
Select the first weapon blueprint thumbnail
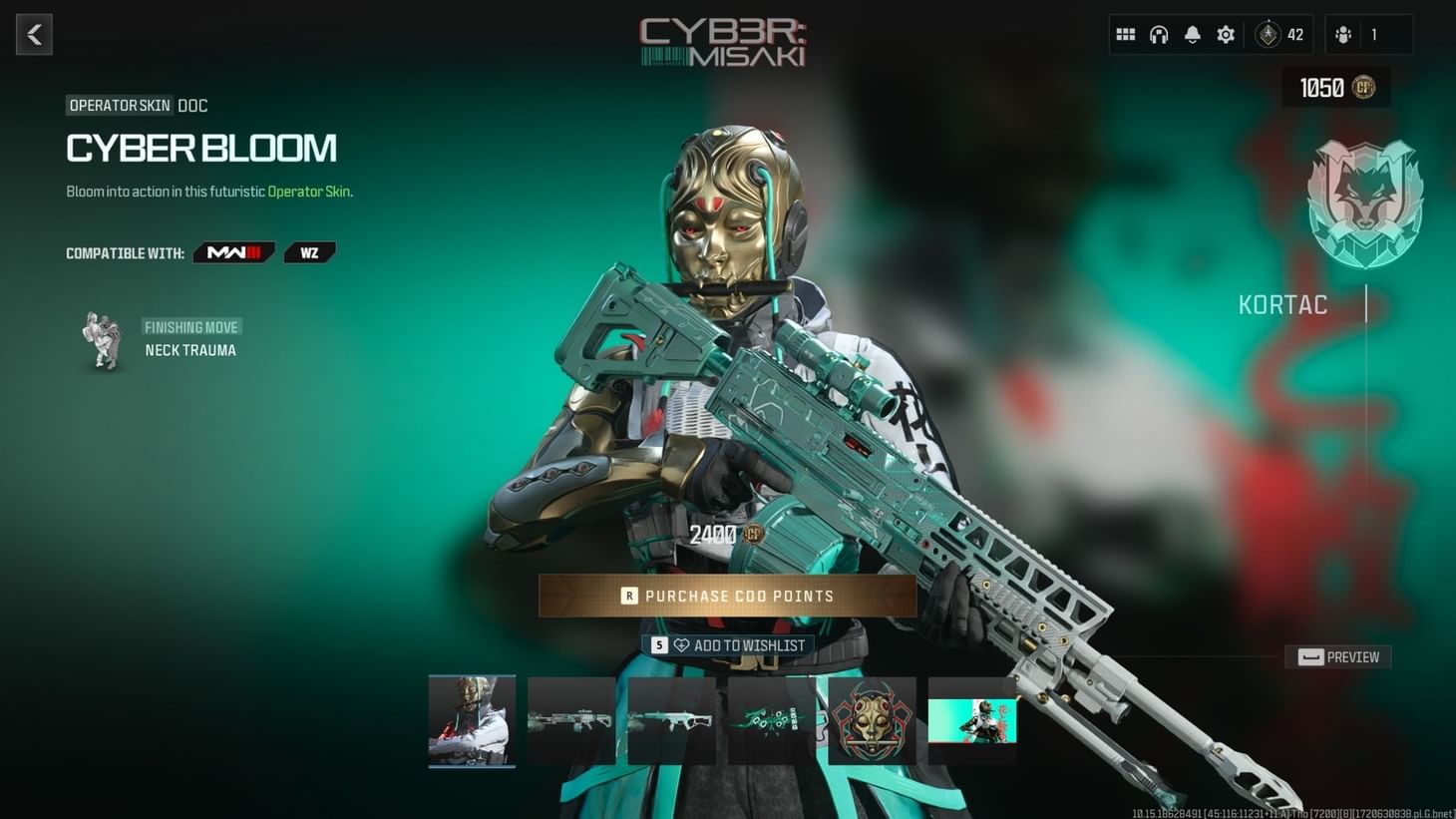tap(571, 720)
